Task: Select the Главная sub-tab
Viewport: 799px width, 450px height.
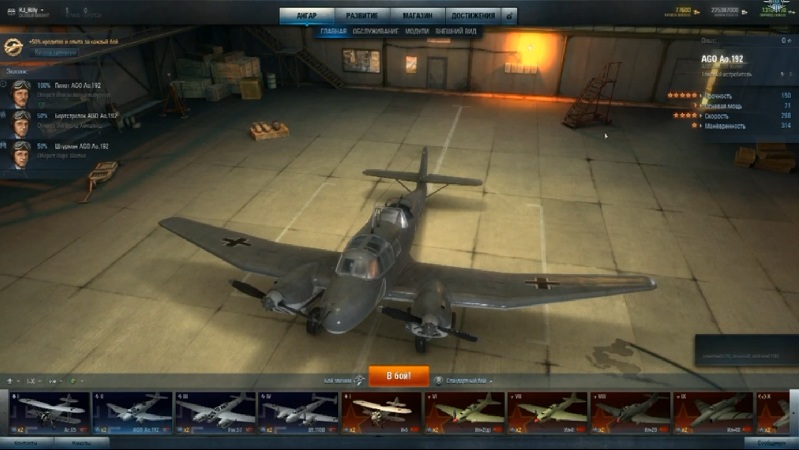Action: coord(333,32)
